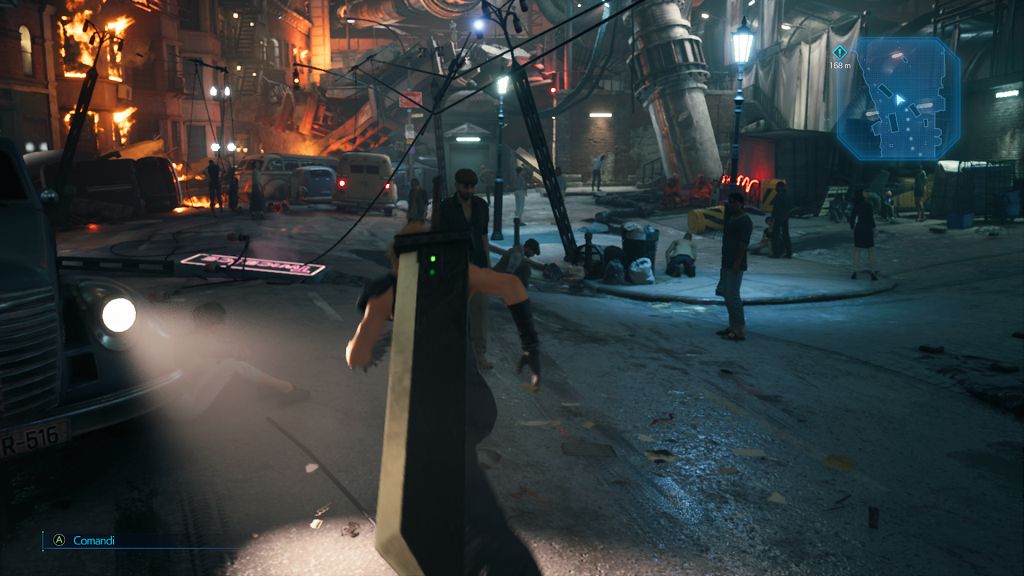The image size is (1024, 576).
Task: Select the objective marker diamond icon
Action: click(839, 51)
